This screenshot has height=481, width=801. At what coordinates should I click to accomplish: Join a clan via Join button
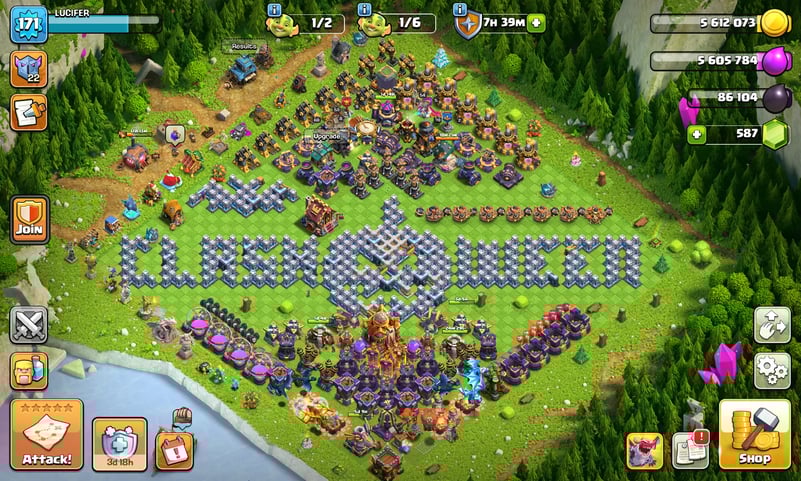pos(29,218)
